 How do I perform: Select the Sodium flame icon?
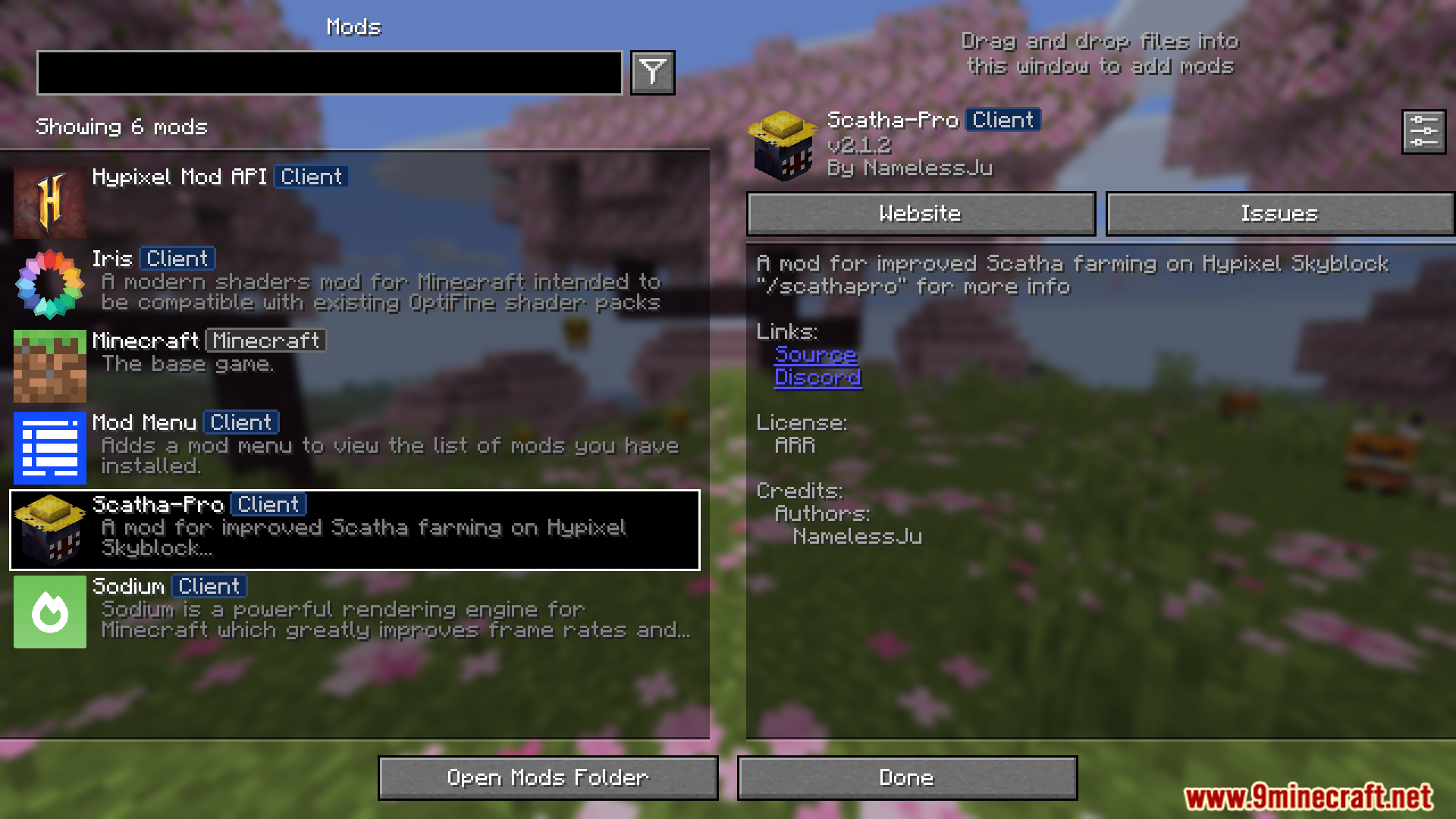[x=49, y=611]
